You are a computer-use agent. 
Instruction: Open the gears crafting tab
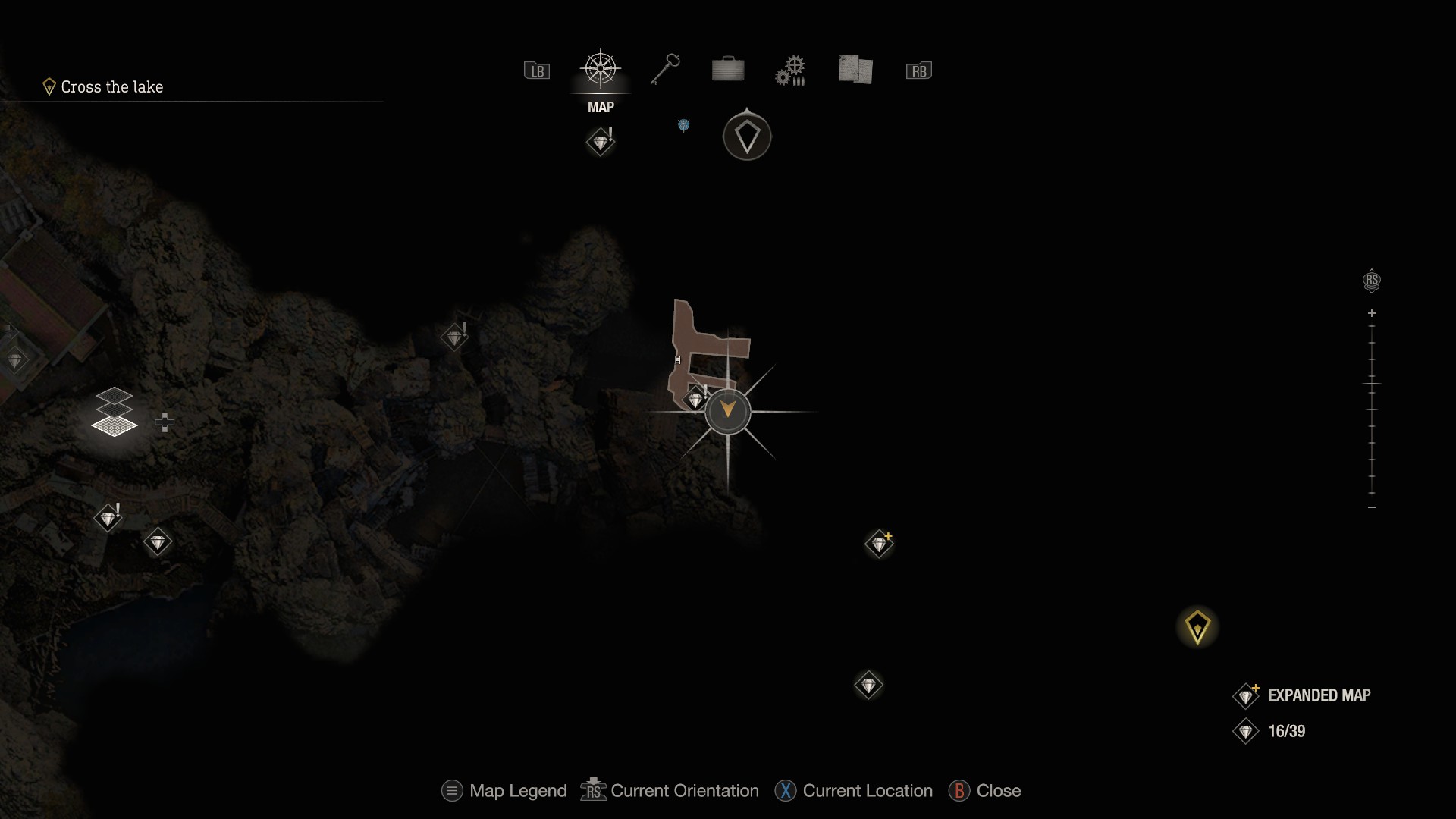(790, 71)
